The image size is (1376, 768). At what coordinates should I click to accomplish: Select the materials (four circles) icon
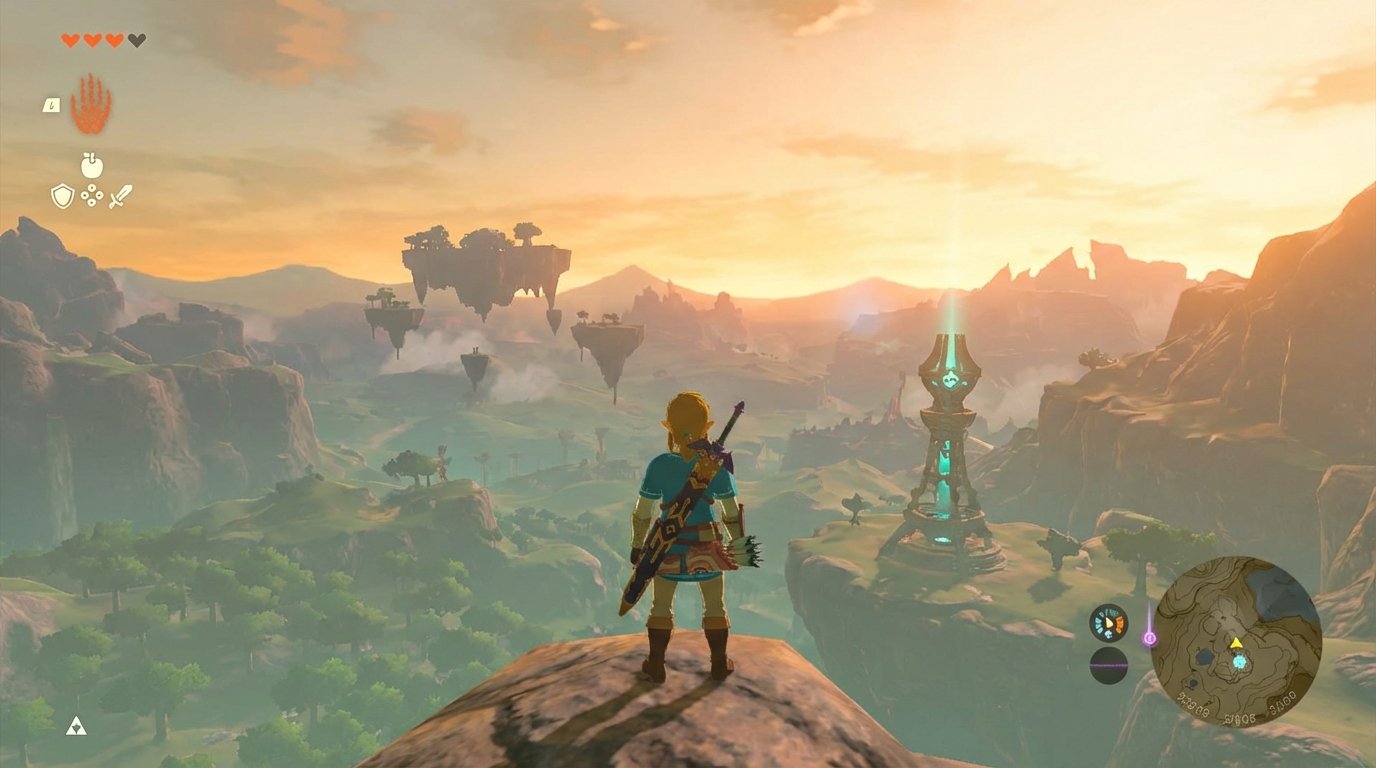(x=92, y=195)
